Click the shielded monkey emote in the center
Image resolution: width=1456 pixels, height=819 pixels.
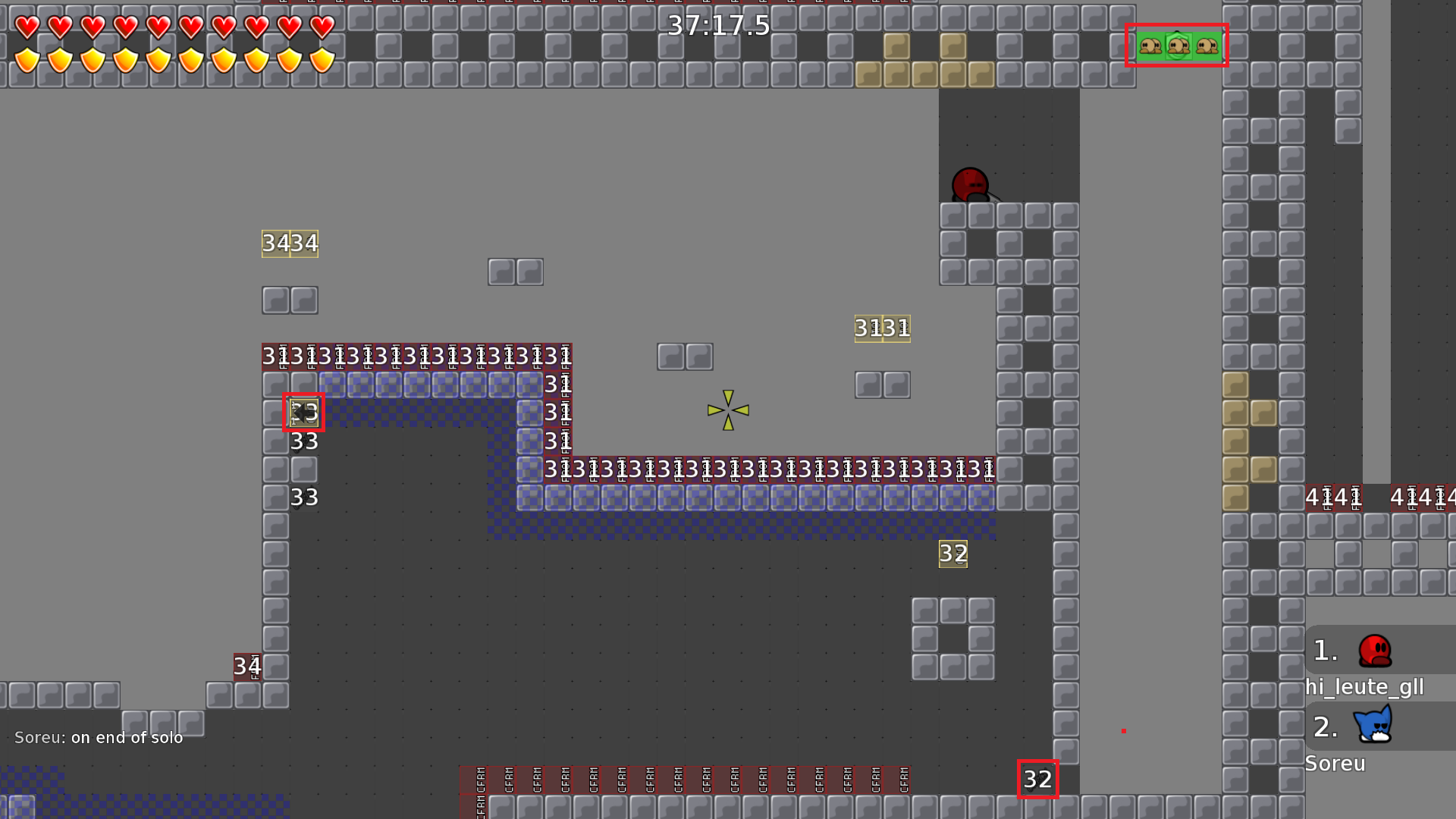[1177, 45]
